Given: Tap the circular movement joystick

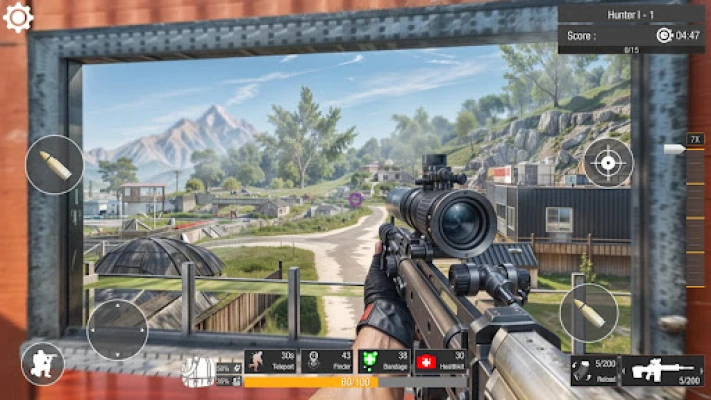Looking at the screenshot, I should tap(117, 329).
